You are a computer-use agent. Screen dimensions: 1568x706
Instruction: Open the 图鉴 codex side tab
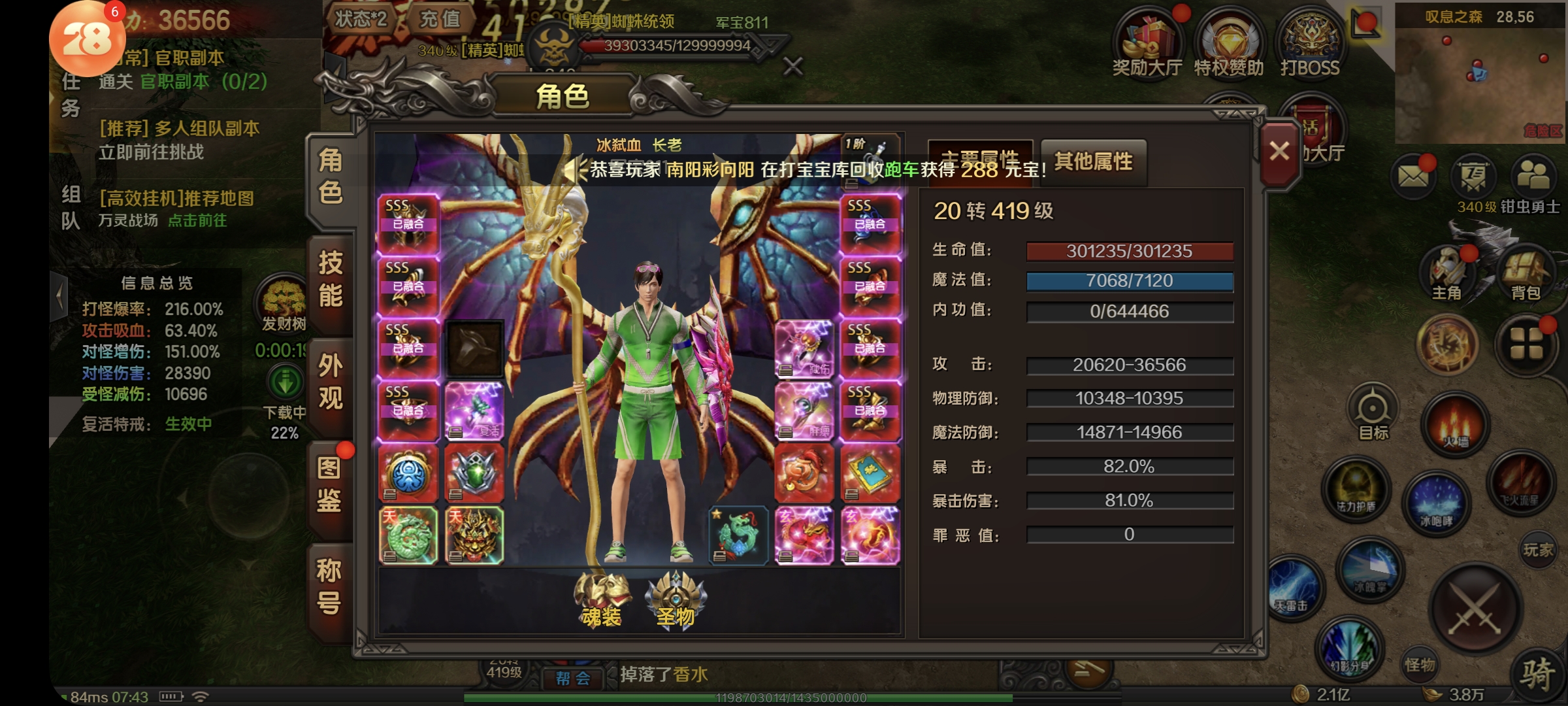coord(329,484)
